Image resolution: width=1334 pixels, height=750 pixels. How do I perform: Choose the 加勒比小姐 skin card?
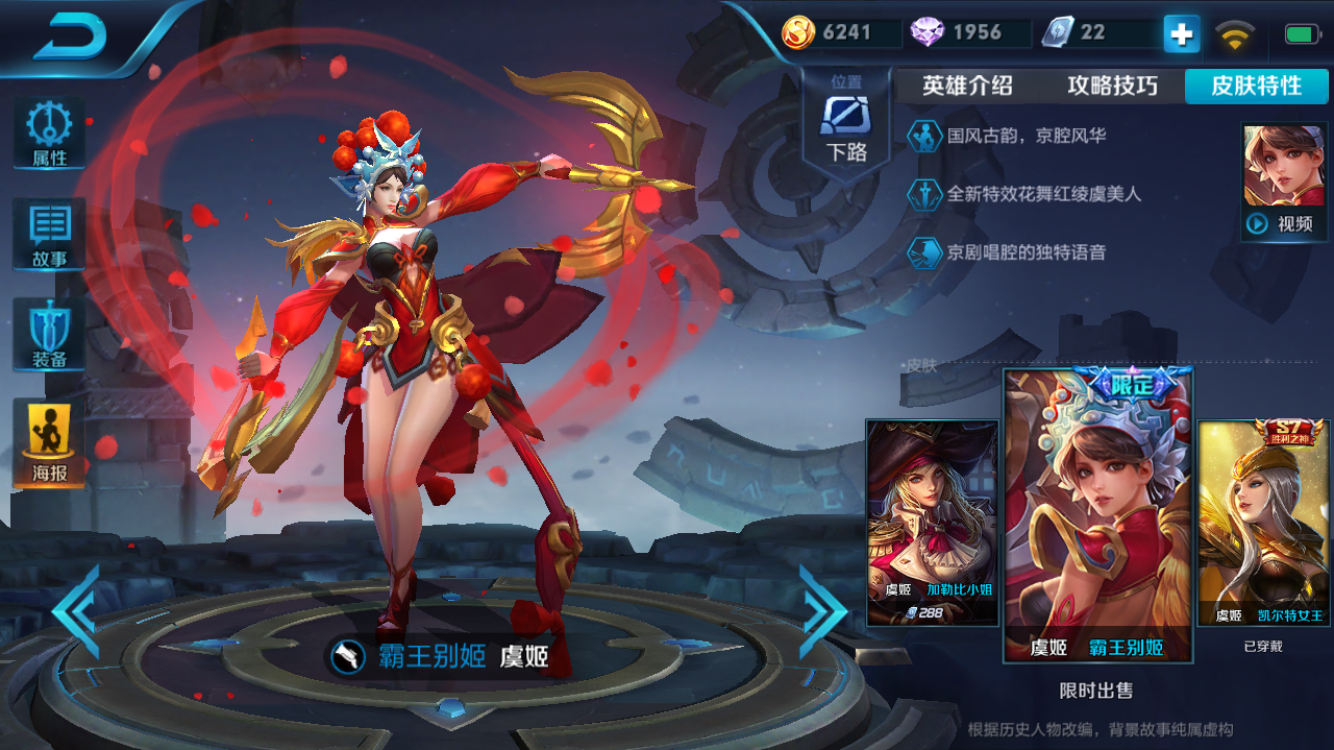932,522
